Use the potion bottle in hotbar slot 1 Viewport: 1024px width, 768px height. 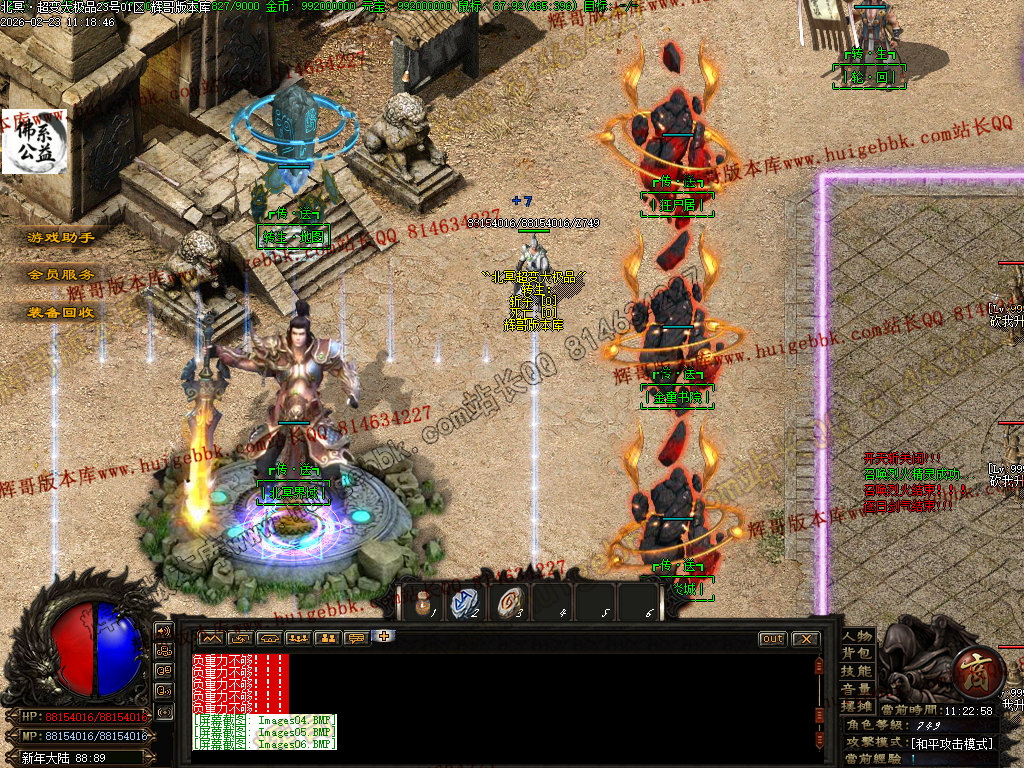[423, 602]
